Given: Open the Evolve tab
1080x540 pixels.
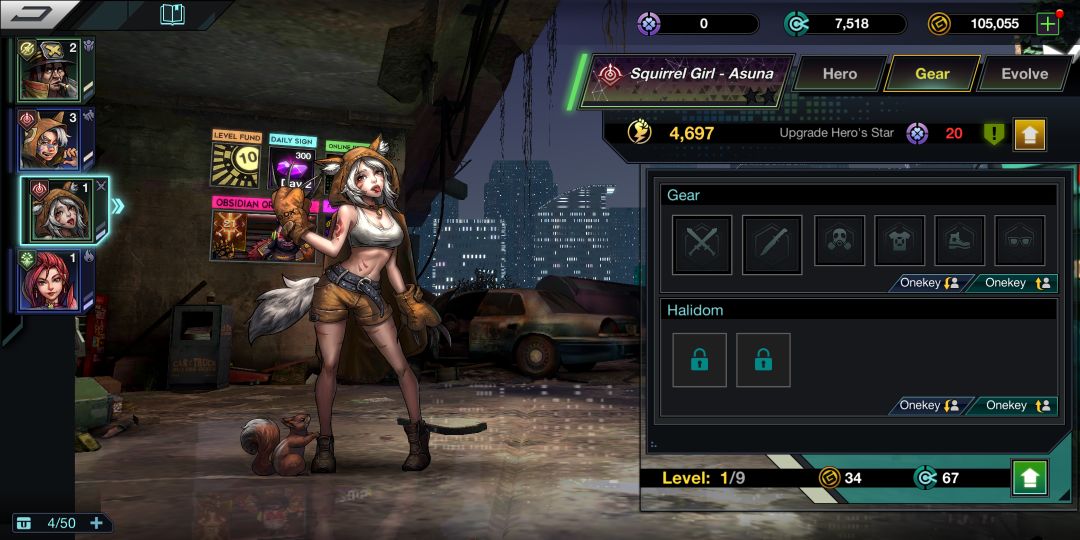Looking at the screenshot, I should tap(1024, 74).
